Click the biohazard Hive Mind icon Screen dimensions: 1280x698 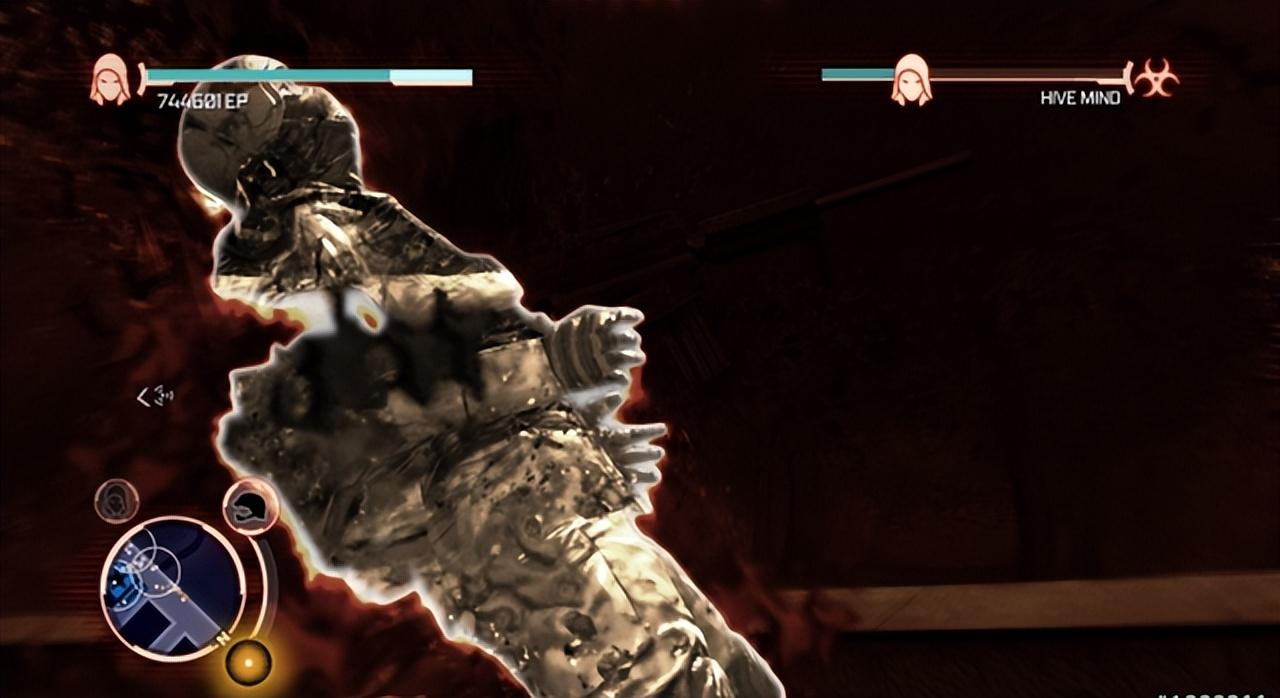tap(1156, 78)
